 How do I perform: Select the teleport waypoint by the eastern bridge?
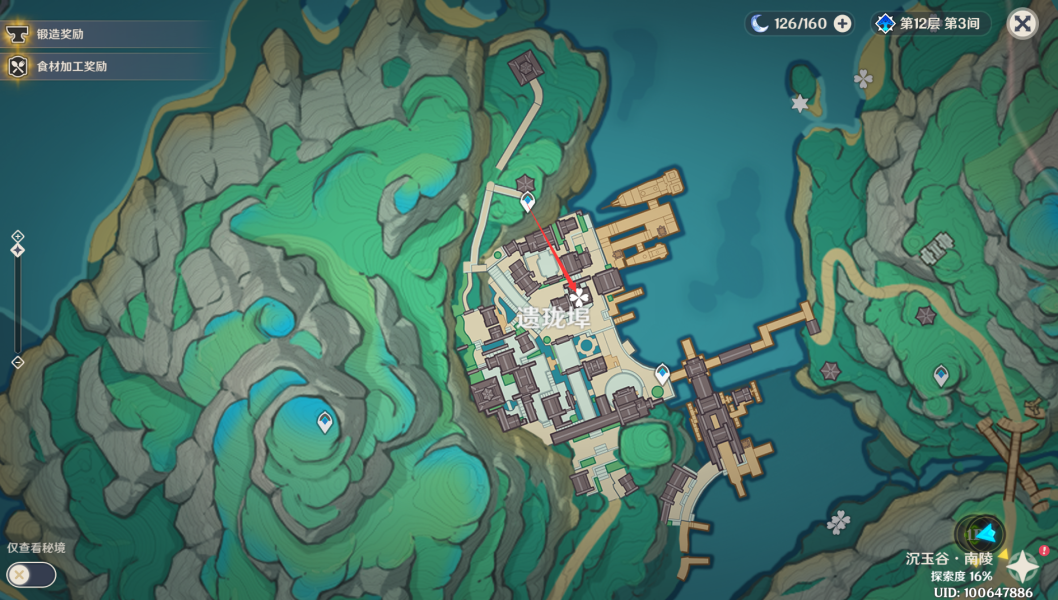coord(662,374)
